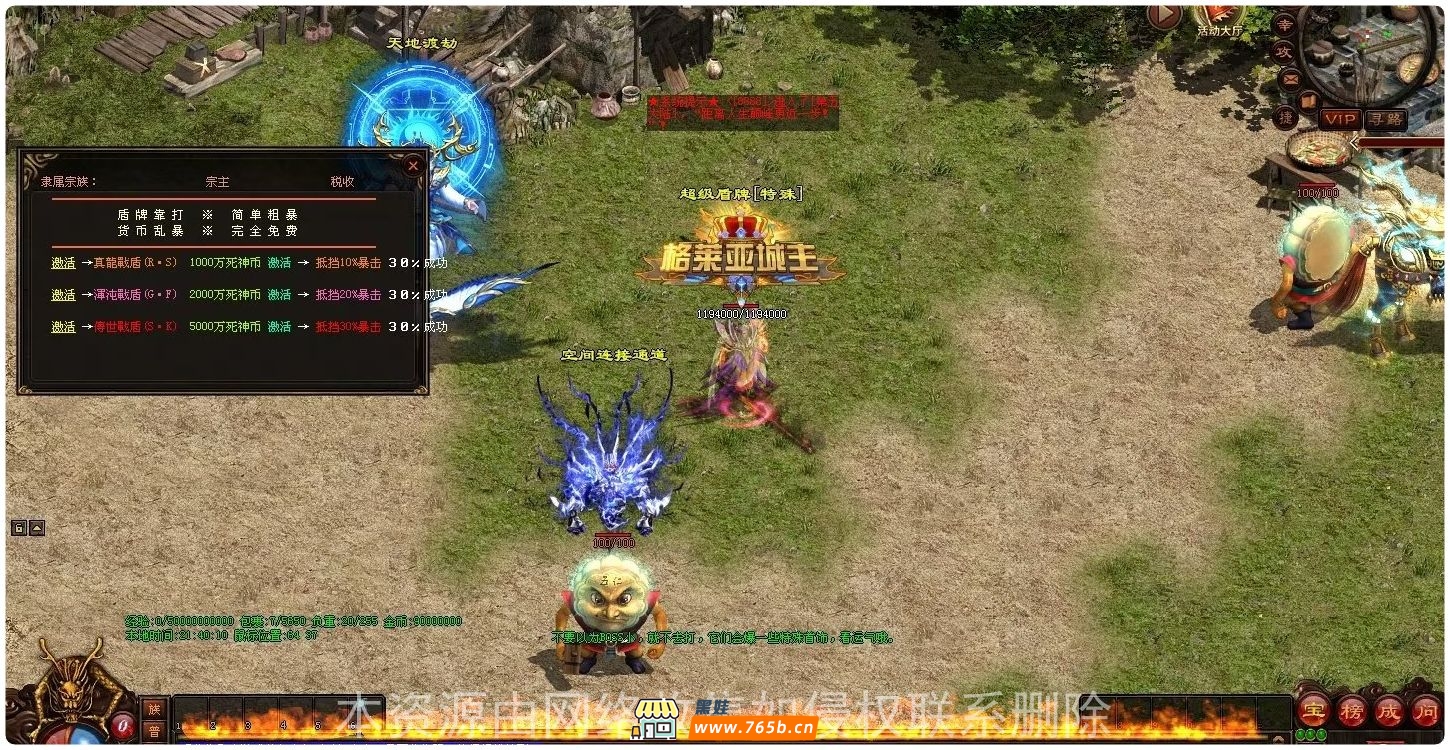Show the 榜 rankings button
Viewport: 1450px width, 750px height.
click(1351, 712)
